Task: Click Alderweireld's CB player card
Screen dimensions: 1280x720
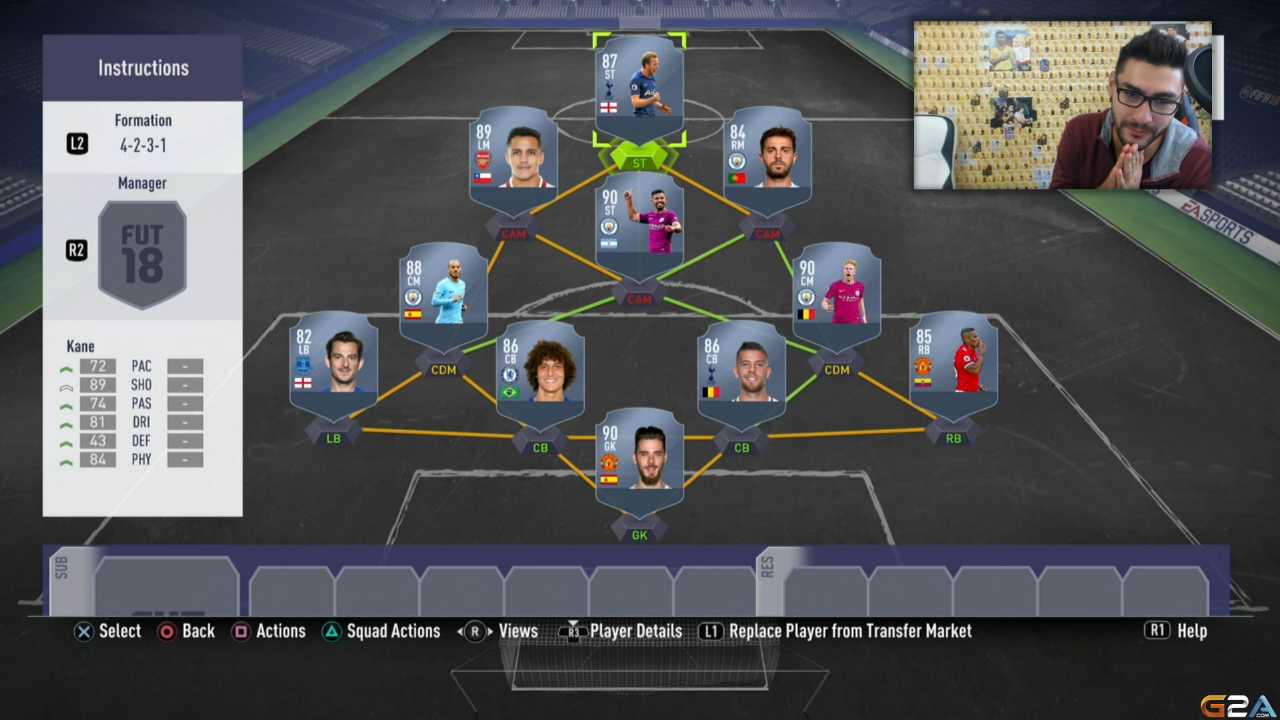Action: point(742,370)
